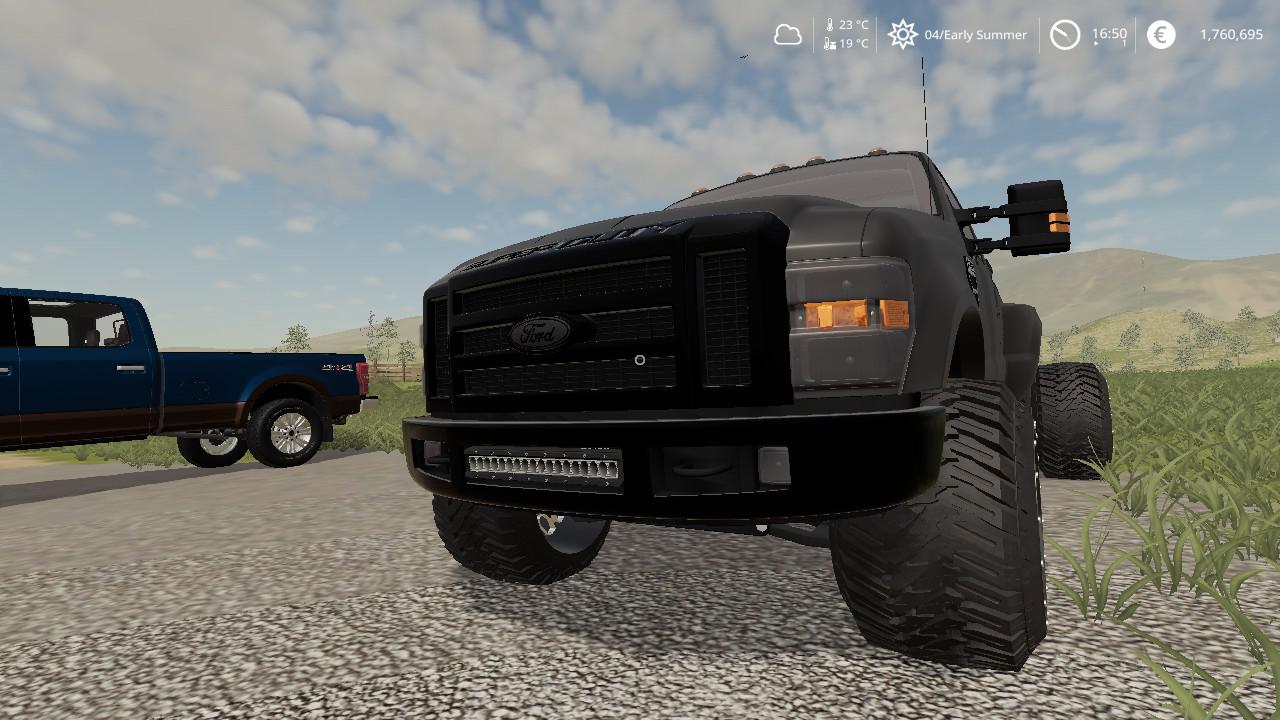Click the game clock icon

1064,35
